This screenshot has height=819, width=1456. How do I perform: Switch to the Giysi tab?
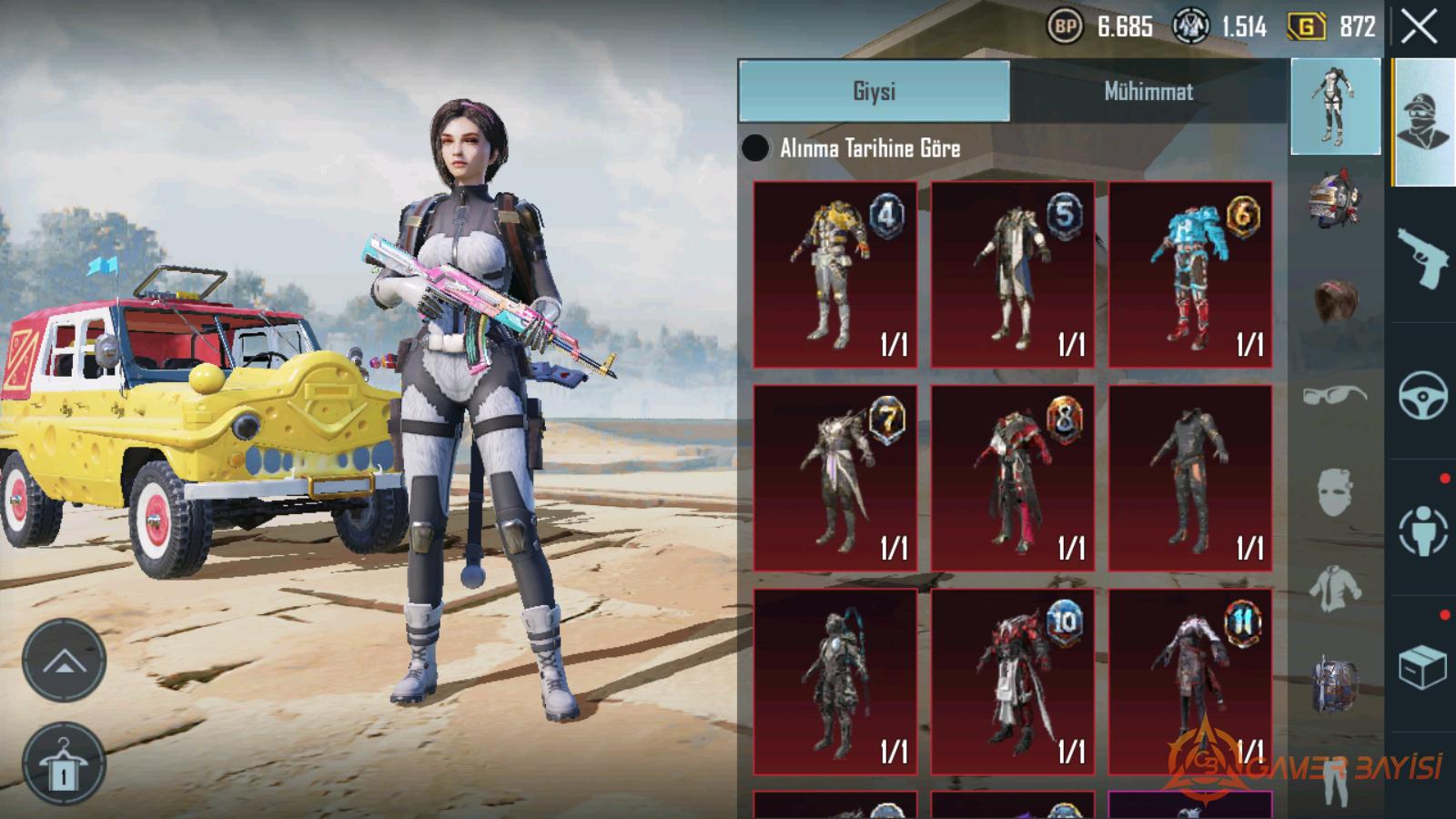[x=874, y=91]
